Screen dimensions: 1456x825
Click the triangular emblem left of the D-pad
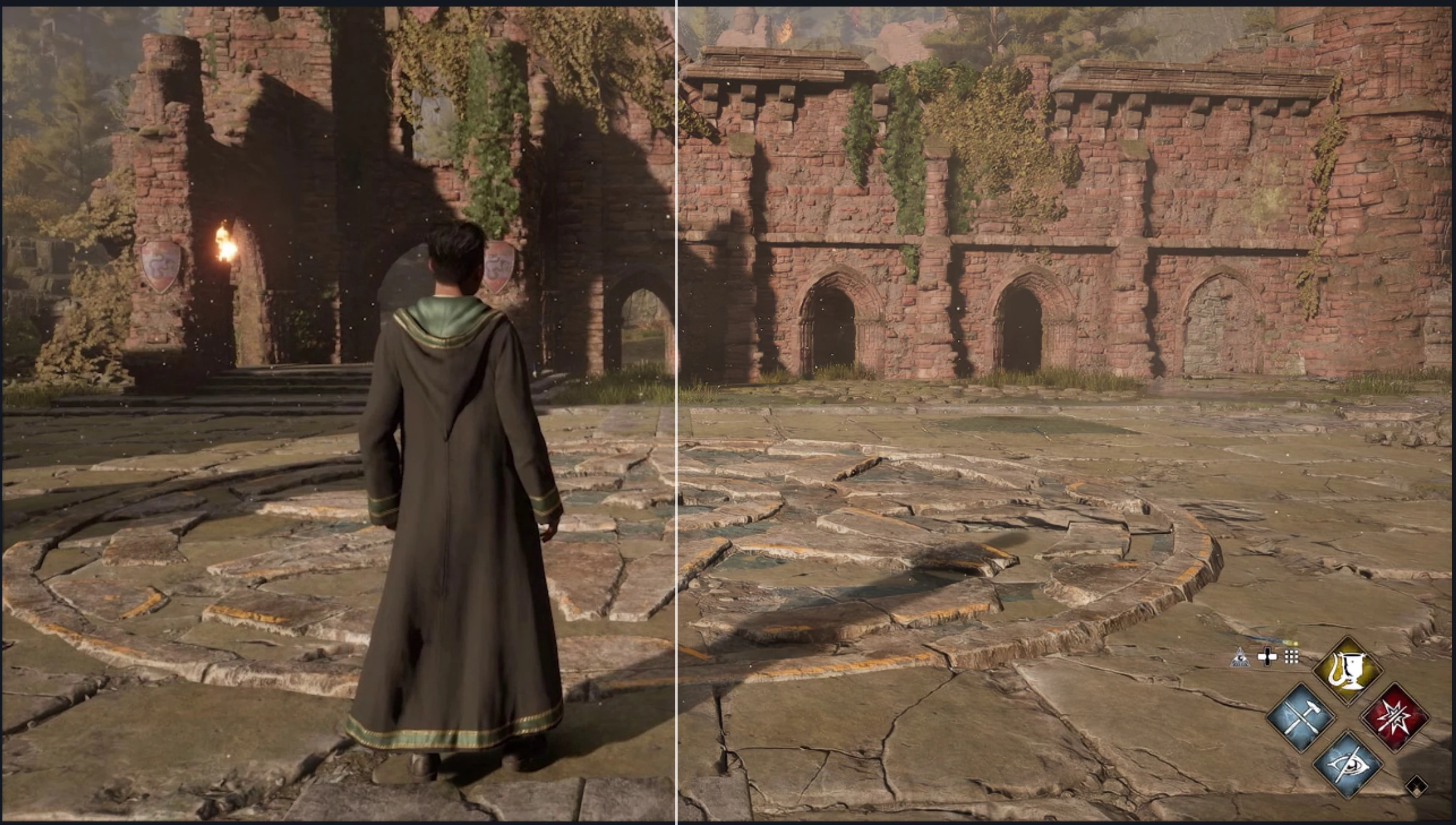(x=1239, y=658)
